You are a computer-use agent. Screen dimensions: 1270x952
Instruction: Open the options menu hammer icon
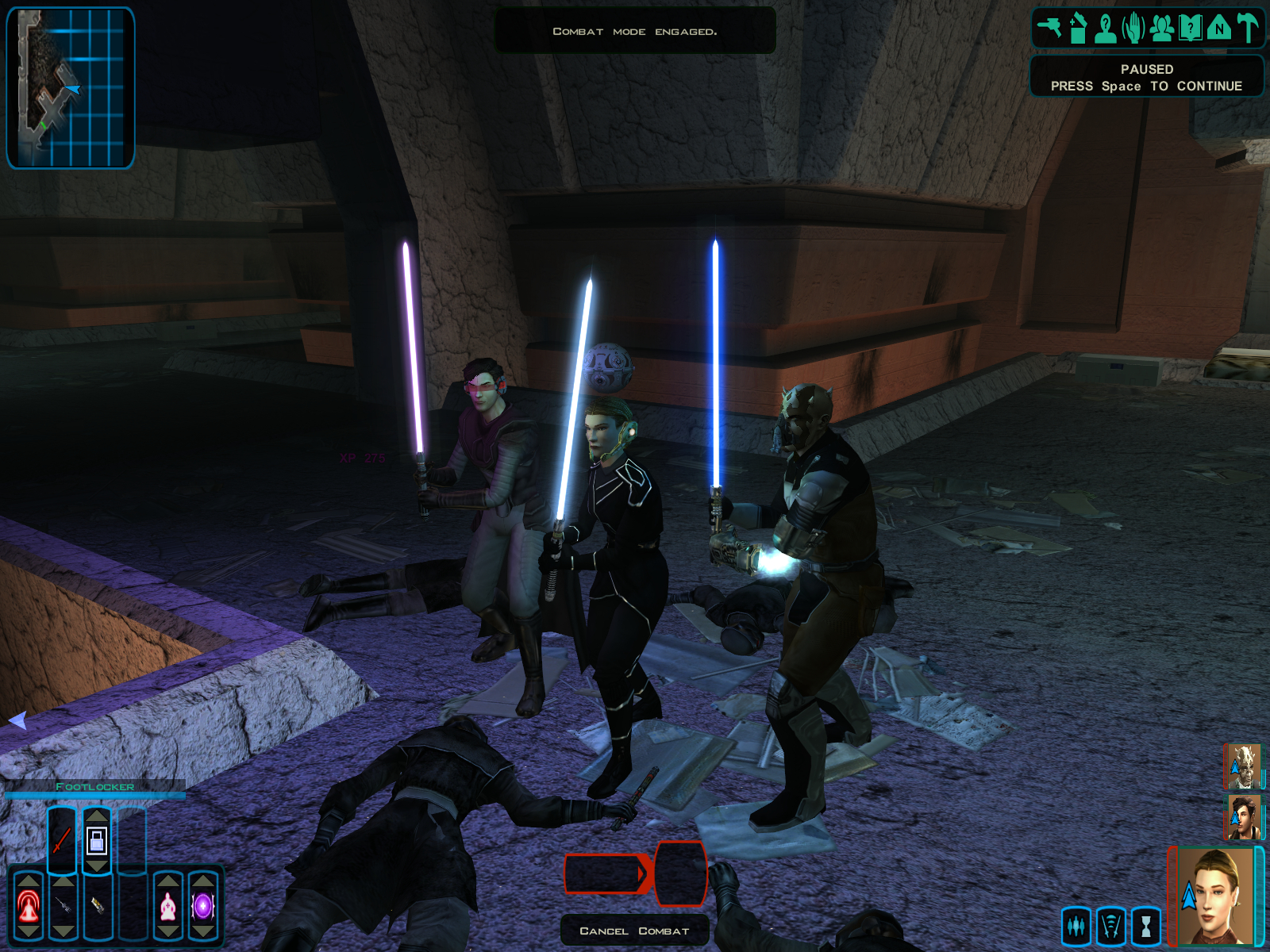click(1248, 28)
